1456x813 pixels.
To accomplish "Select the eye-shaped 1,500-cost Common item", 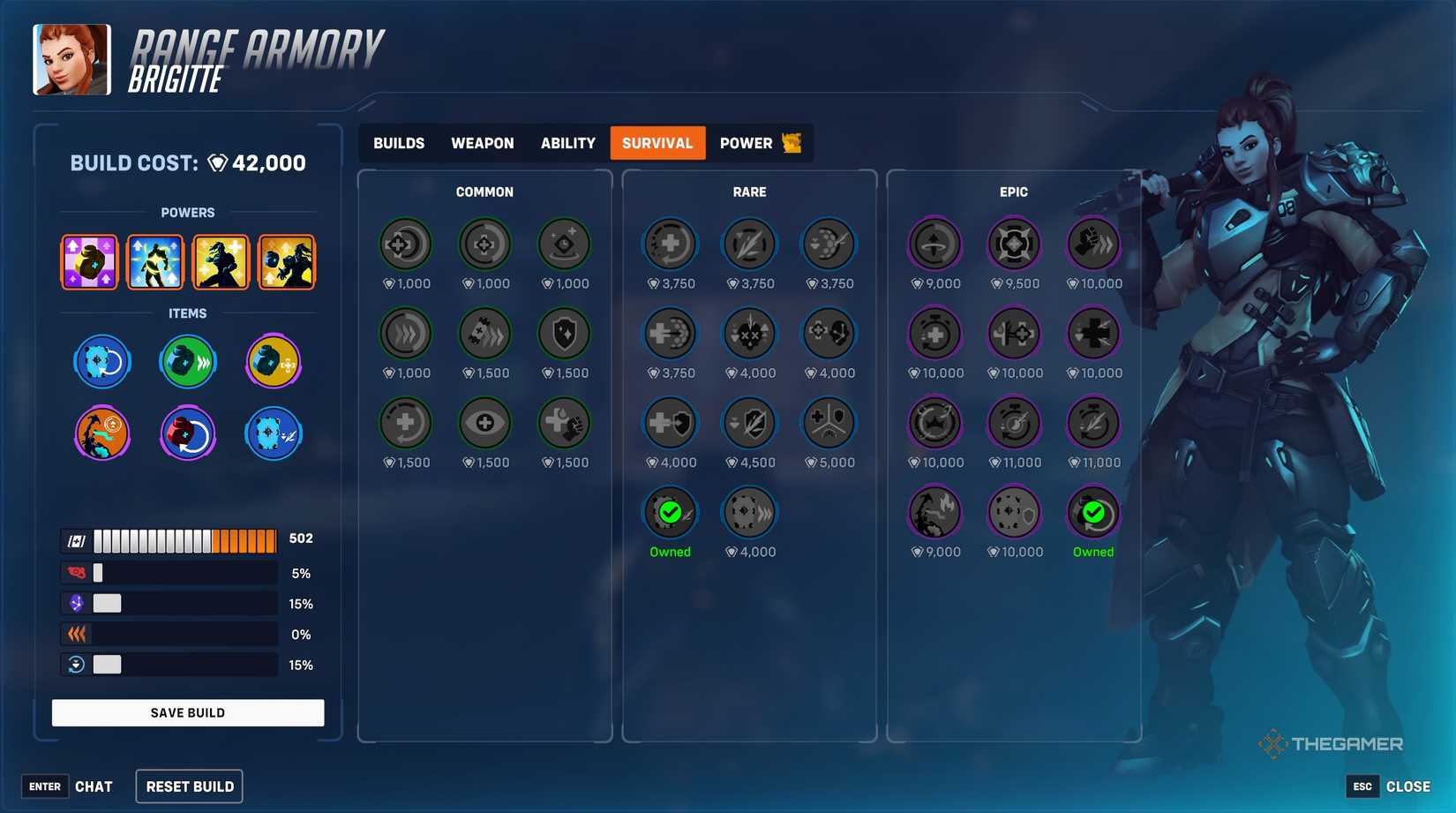I will tap(484, 422).
